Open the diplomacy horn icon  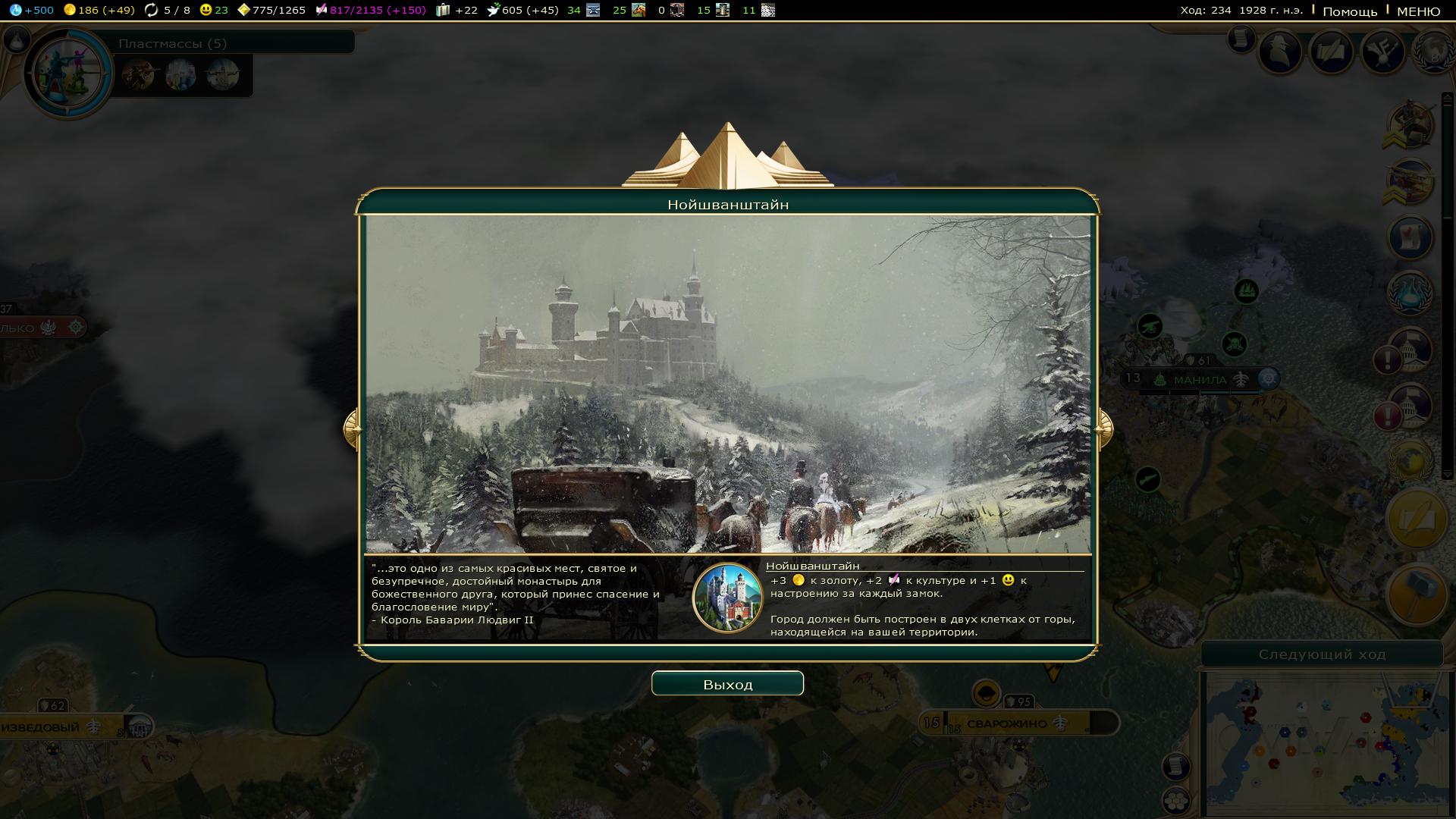click(1382, 51)
